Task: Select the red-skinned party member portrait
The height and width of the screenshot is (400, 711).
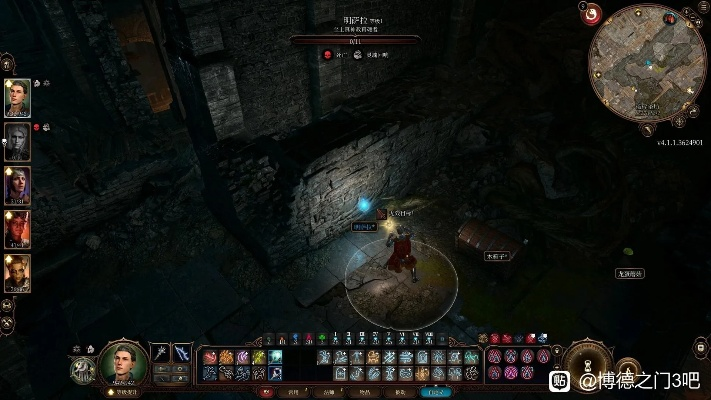Action: pyautogui.click(x=17, y=229)
